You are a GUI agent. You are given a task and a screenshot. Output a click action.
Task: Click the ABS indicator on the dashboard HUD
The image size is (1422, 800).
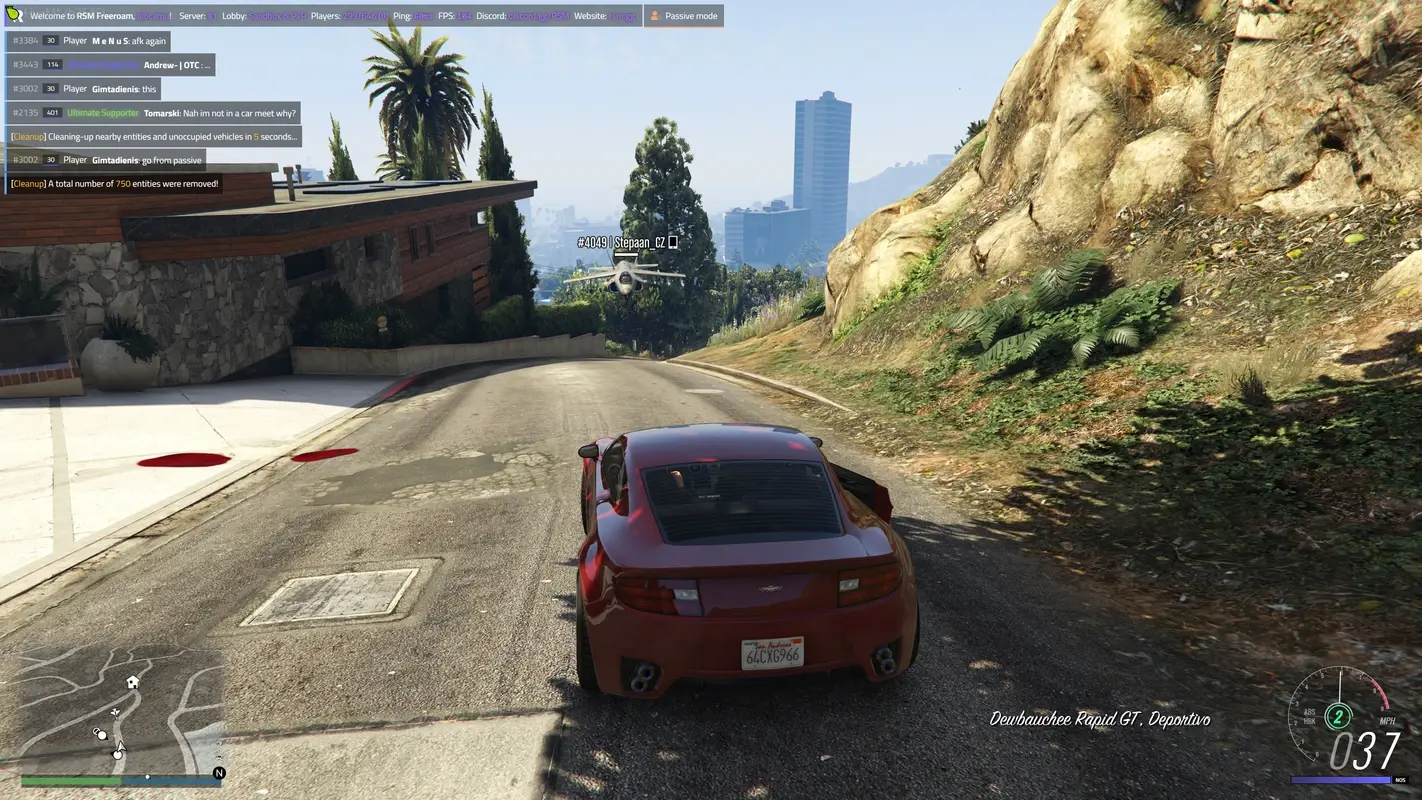(x=1309, y=712)
